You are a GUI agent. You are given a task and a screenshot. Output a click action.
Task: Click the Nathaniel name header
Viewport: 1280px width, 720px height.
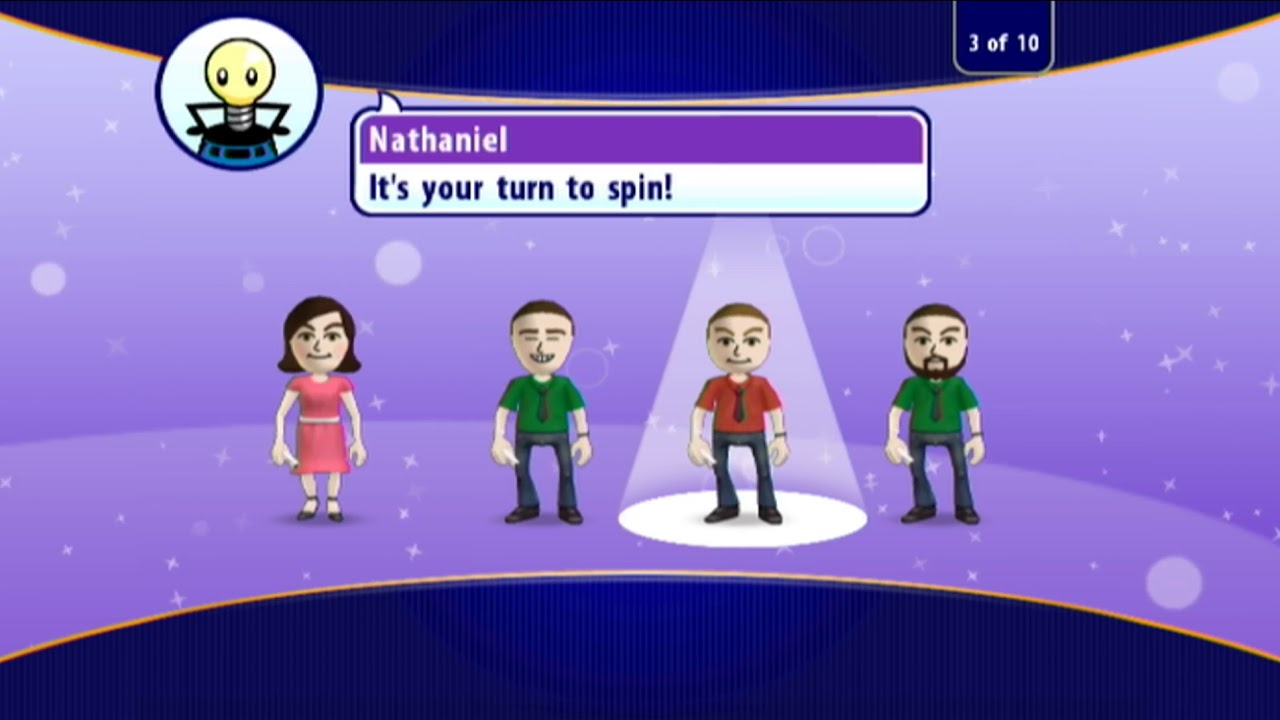[437, 141]
